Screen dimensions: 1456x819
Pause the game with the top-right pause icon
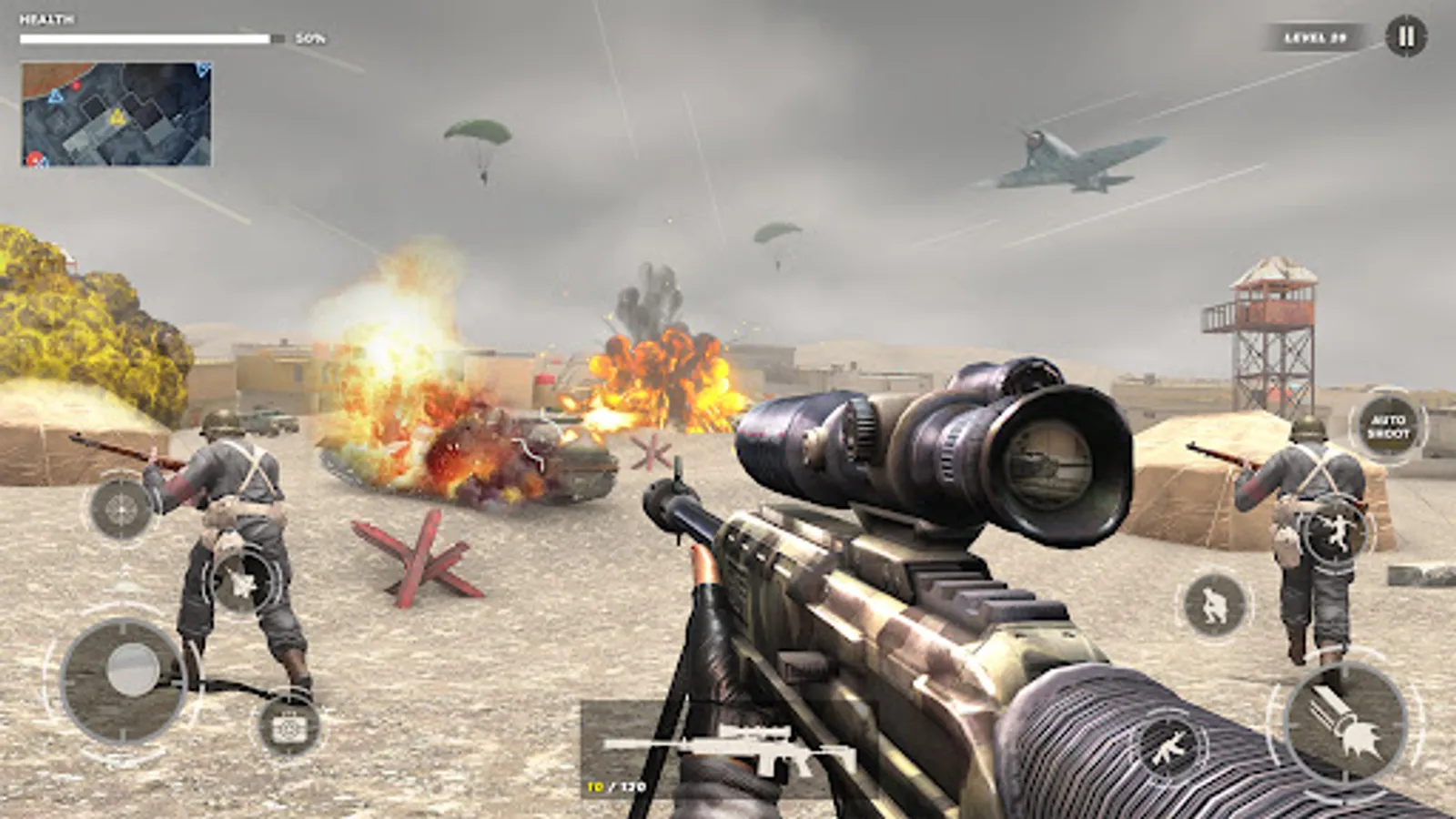coord(1405,36)
